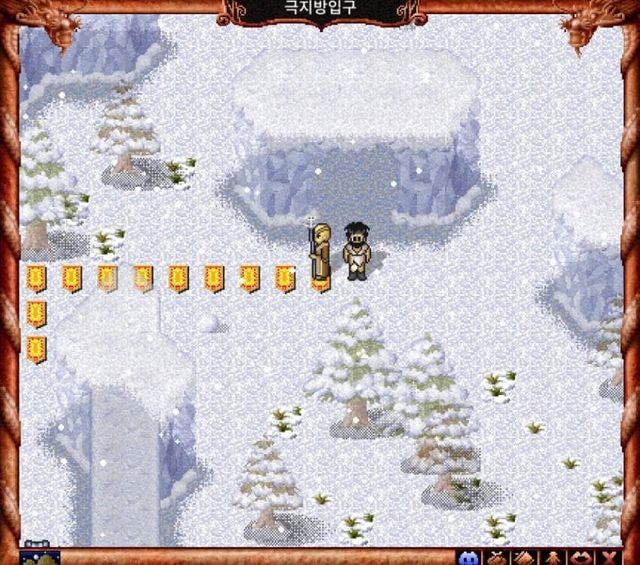Open the inventory bag icon

(496, 556)
